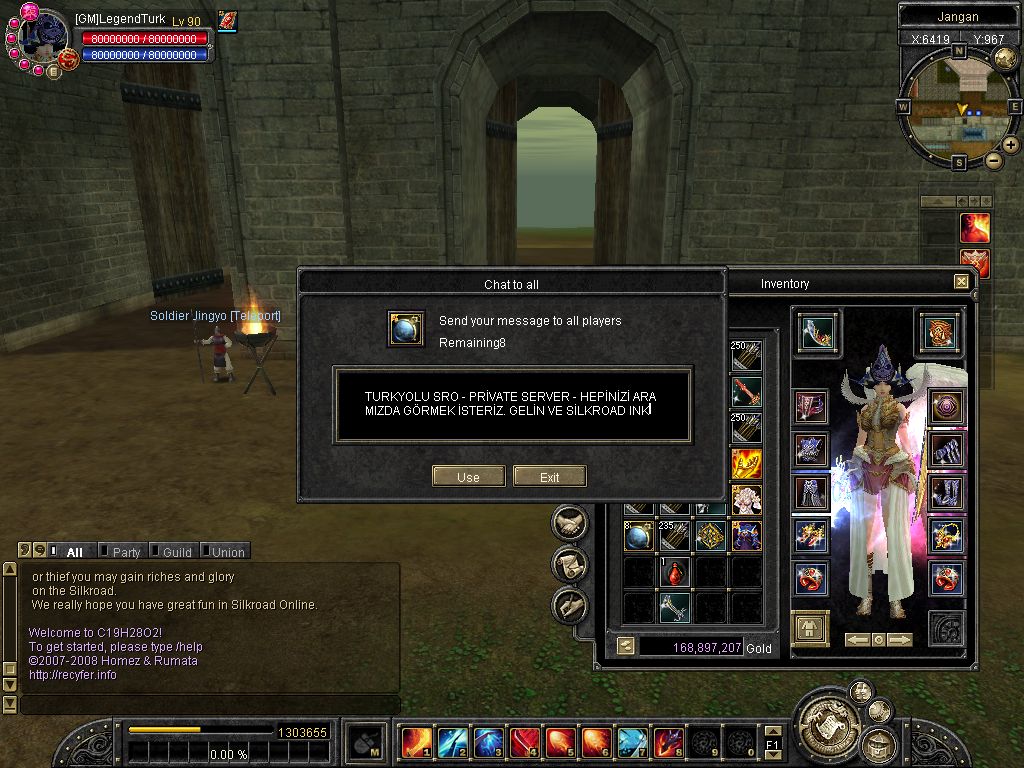Exit the Chat to all dialog
The height and width of the screenshot is (768, 1024).
(549, 477)
